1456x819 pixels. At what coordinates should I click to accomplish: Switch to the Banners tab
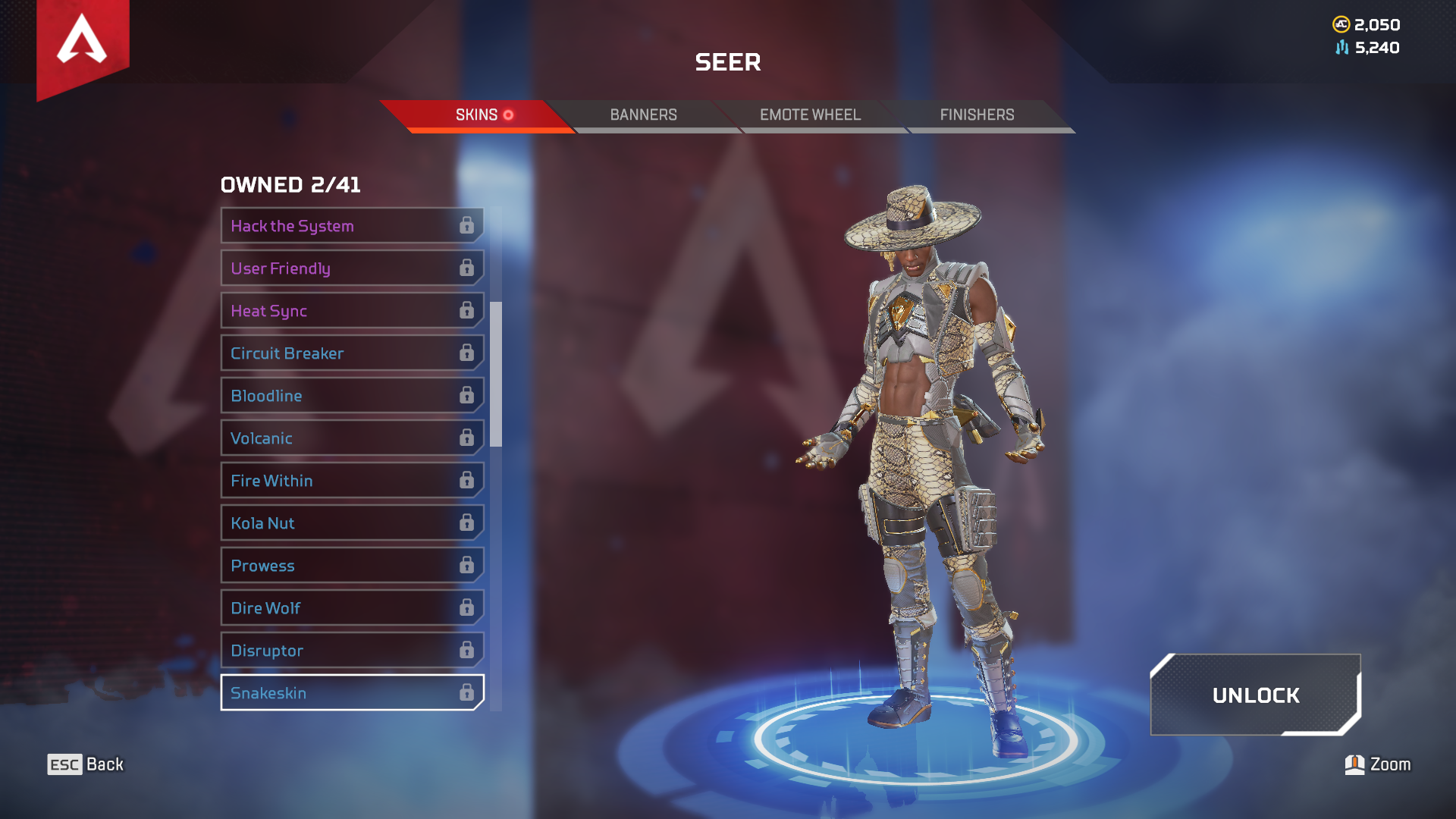644,115
